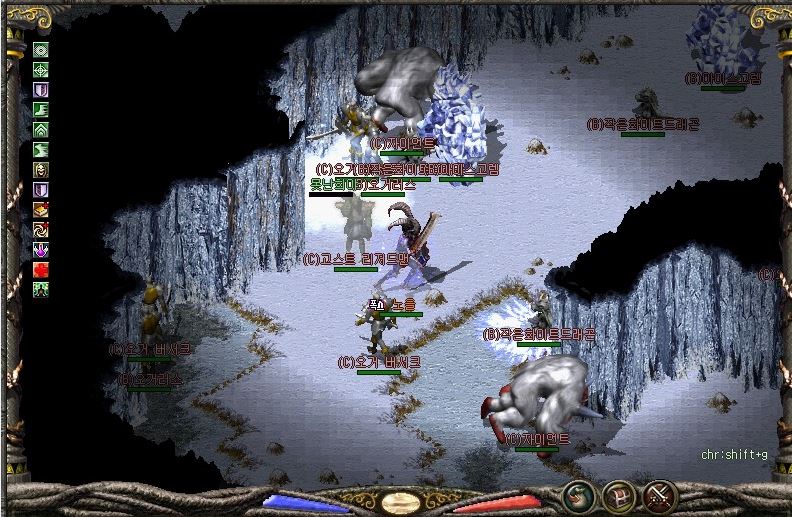Viewport: 792px width, 517px height.
Task: Select the green serpent round button
Action: pyautogui.click(x=576, y=495)
